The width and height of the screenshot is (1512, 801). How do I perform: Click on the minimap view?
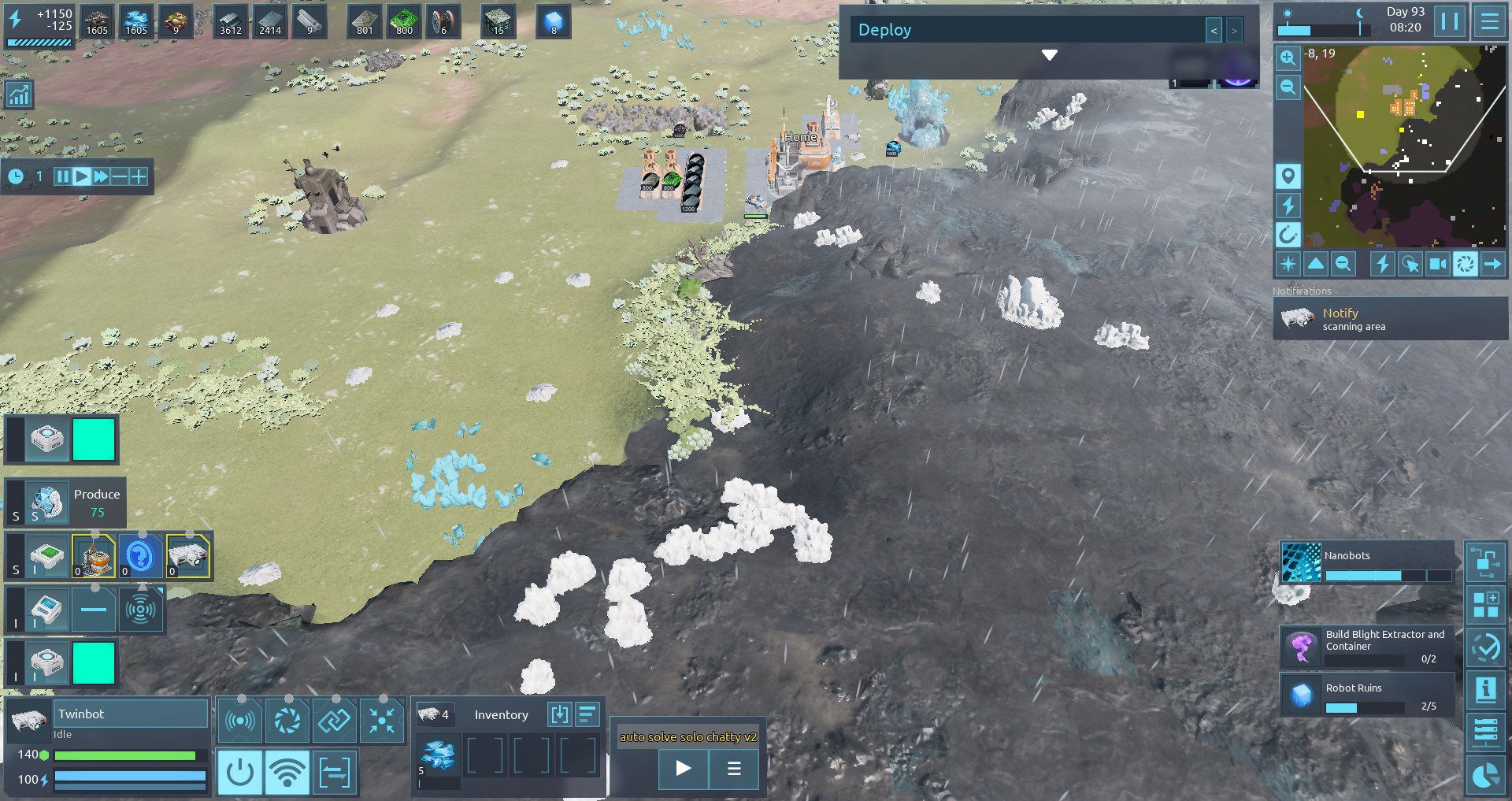click(x=1404, y=146)
